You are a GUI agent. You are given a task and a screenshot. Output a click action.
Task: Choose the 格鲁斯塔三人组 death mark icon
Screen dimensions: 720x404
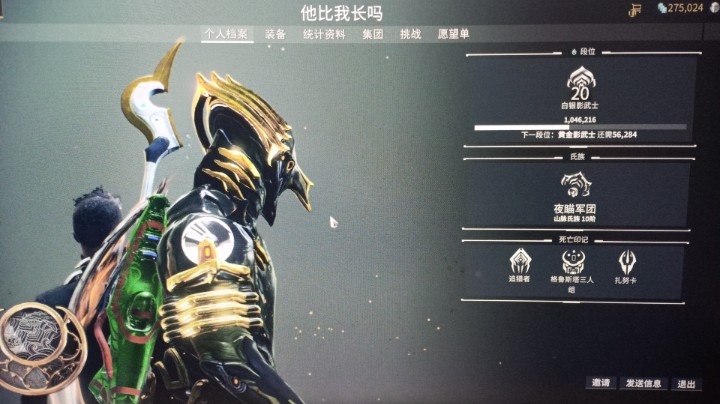[574, 262]
